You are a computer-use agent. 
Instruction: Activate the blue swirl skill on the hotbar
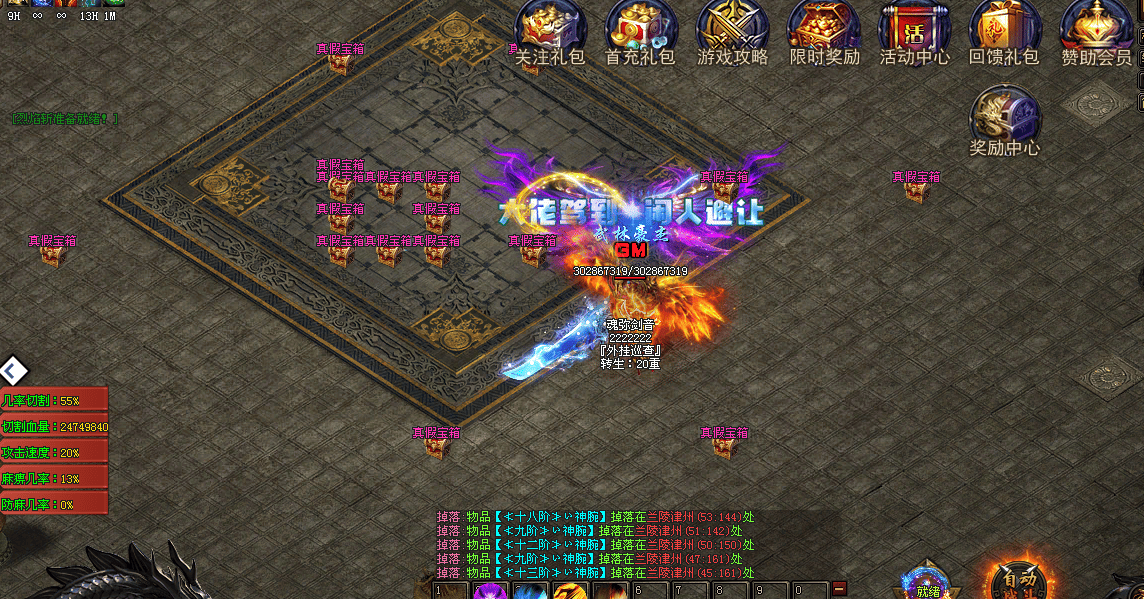tap(528, 591)
